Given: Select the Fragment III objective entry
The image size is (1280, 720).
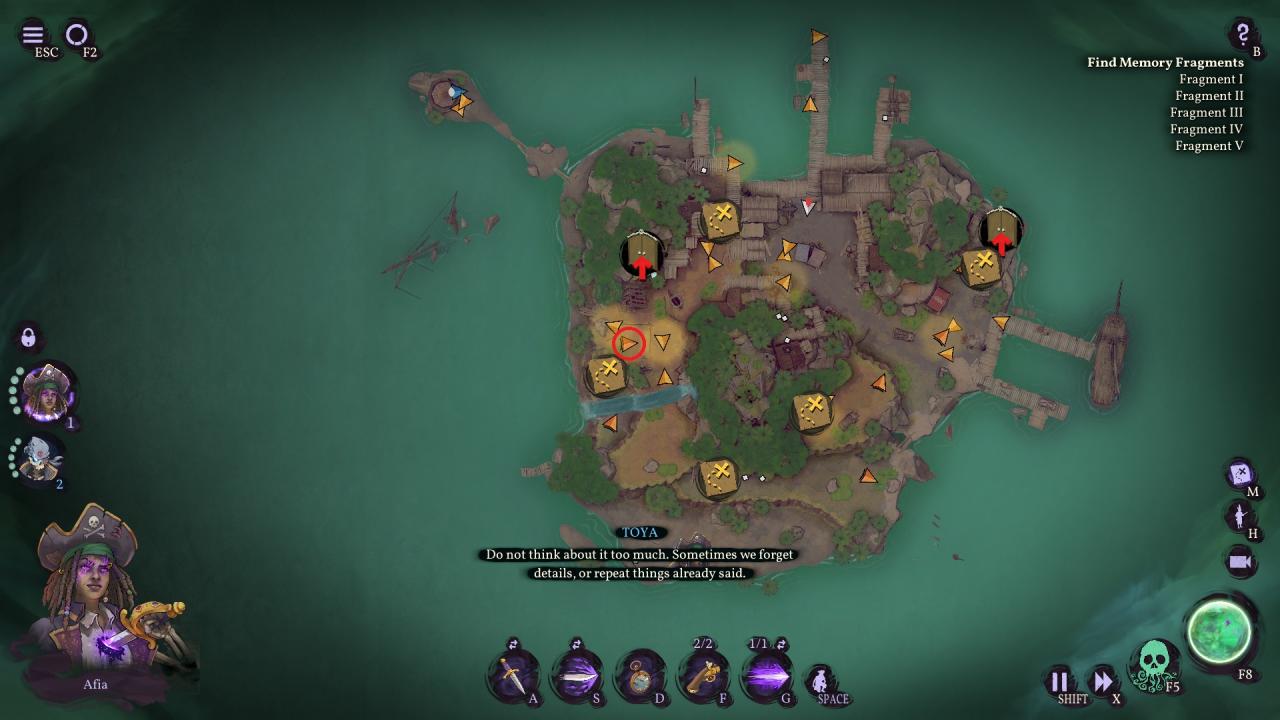Looking at the screenshot, I should (1206, 112).
